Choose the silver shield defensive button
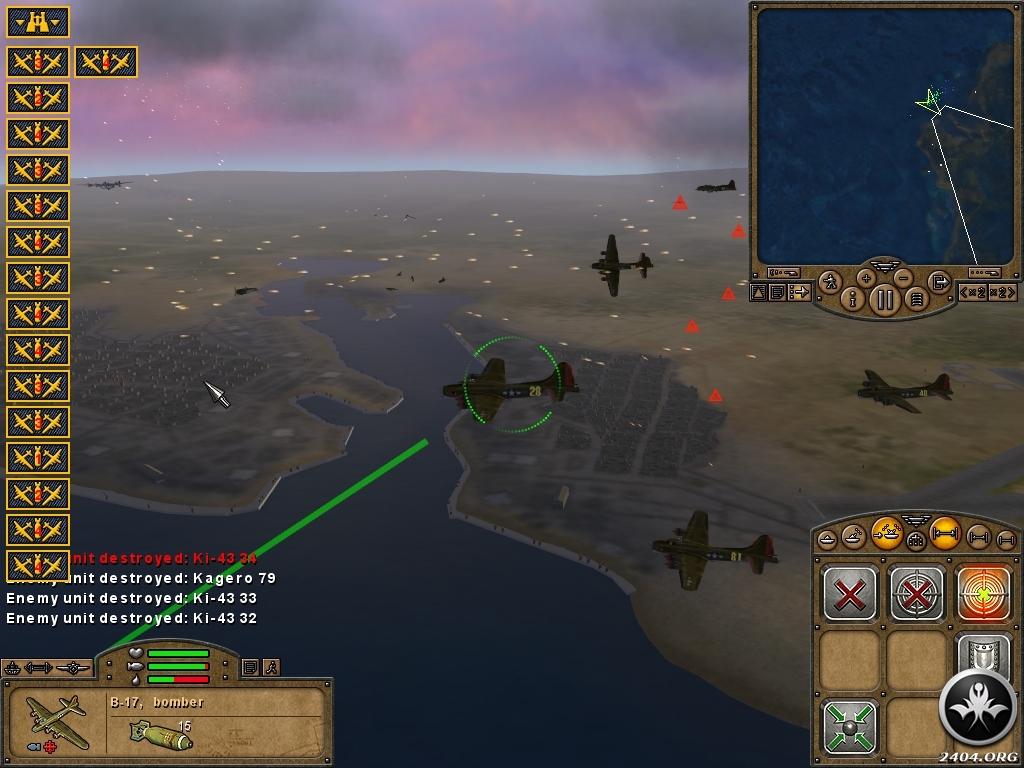The width and height of the screenshot is (1024, 768). pos(984,655)
